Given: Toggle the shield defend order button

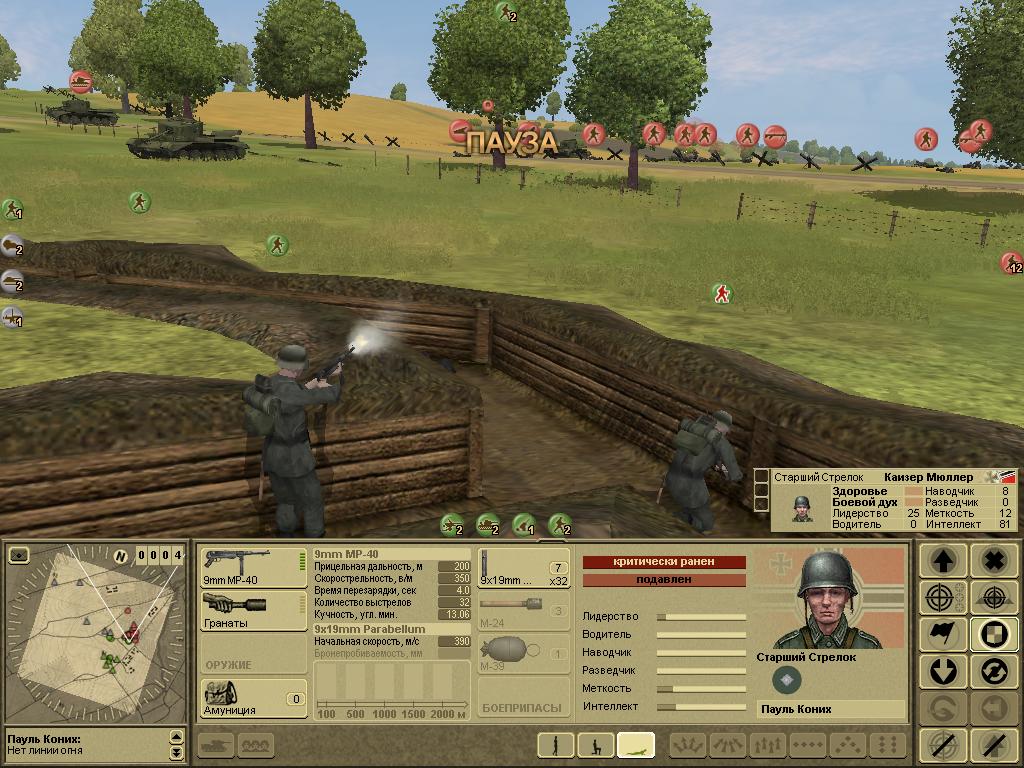Looking at the screenshot, I should [994, 634].
